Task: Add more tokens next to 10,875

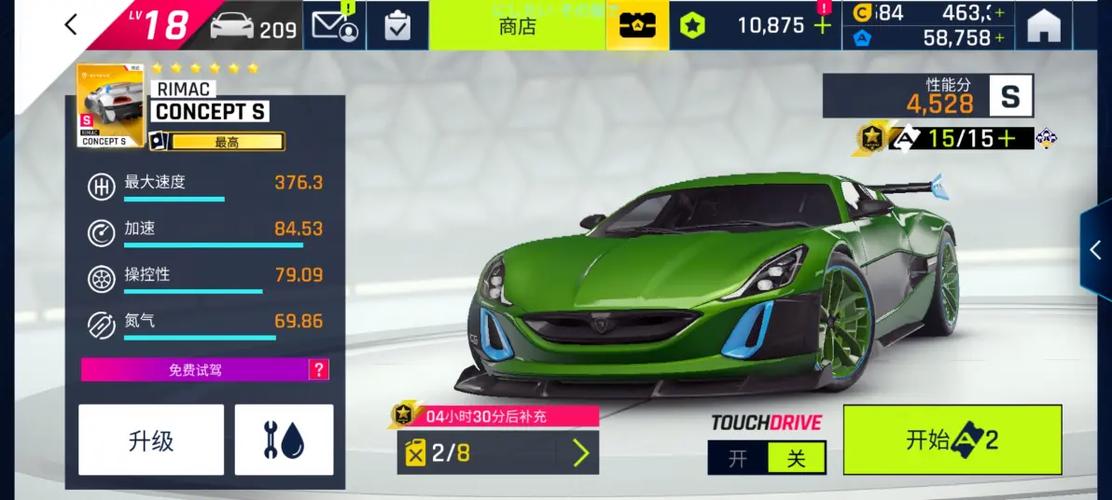Action: (823, 26)
